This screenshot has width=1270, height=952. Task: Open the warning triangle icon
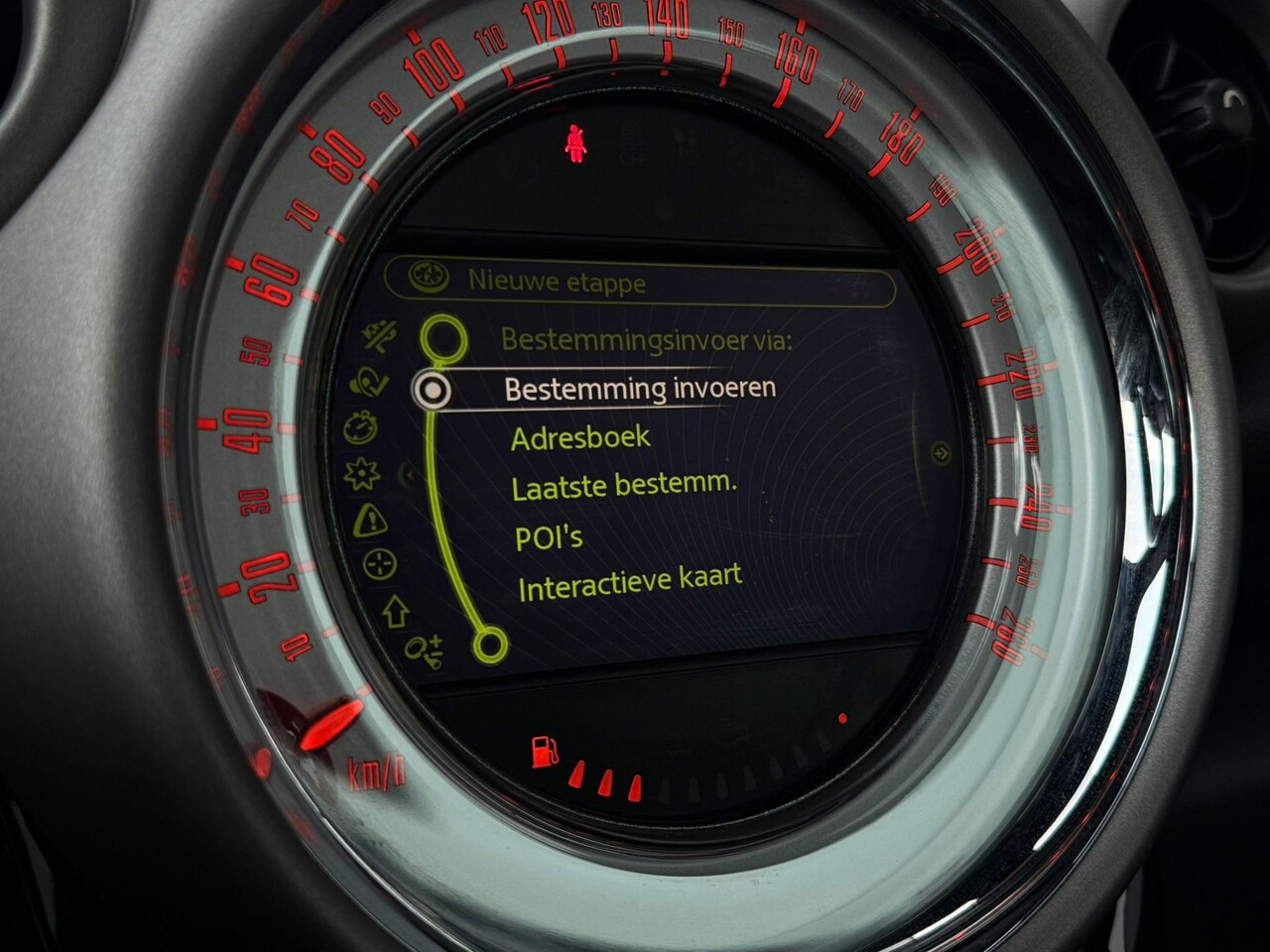click(x=370, y=518)
